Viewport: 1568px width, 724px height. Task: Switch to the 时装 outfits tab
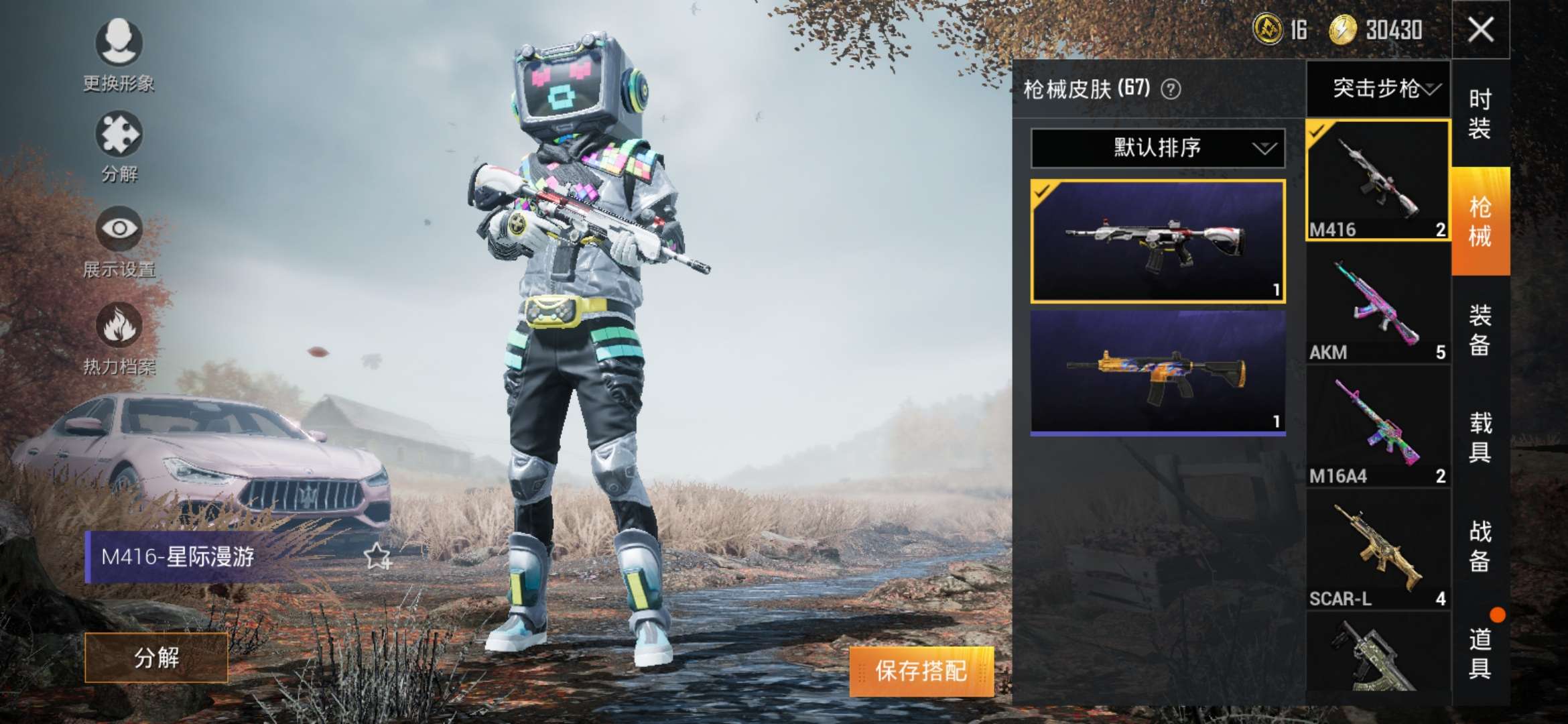click(x=1480, y=114)
